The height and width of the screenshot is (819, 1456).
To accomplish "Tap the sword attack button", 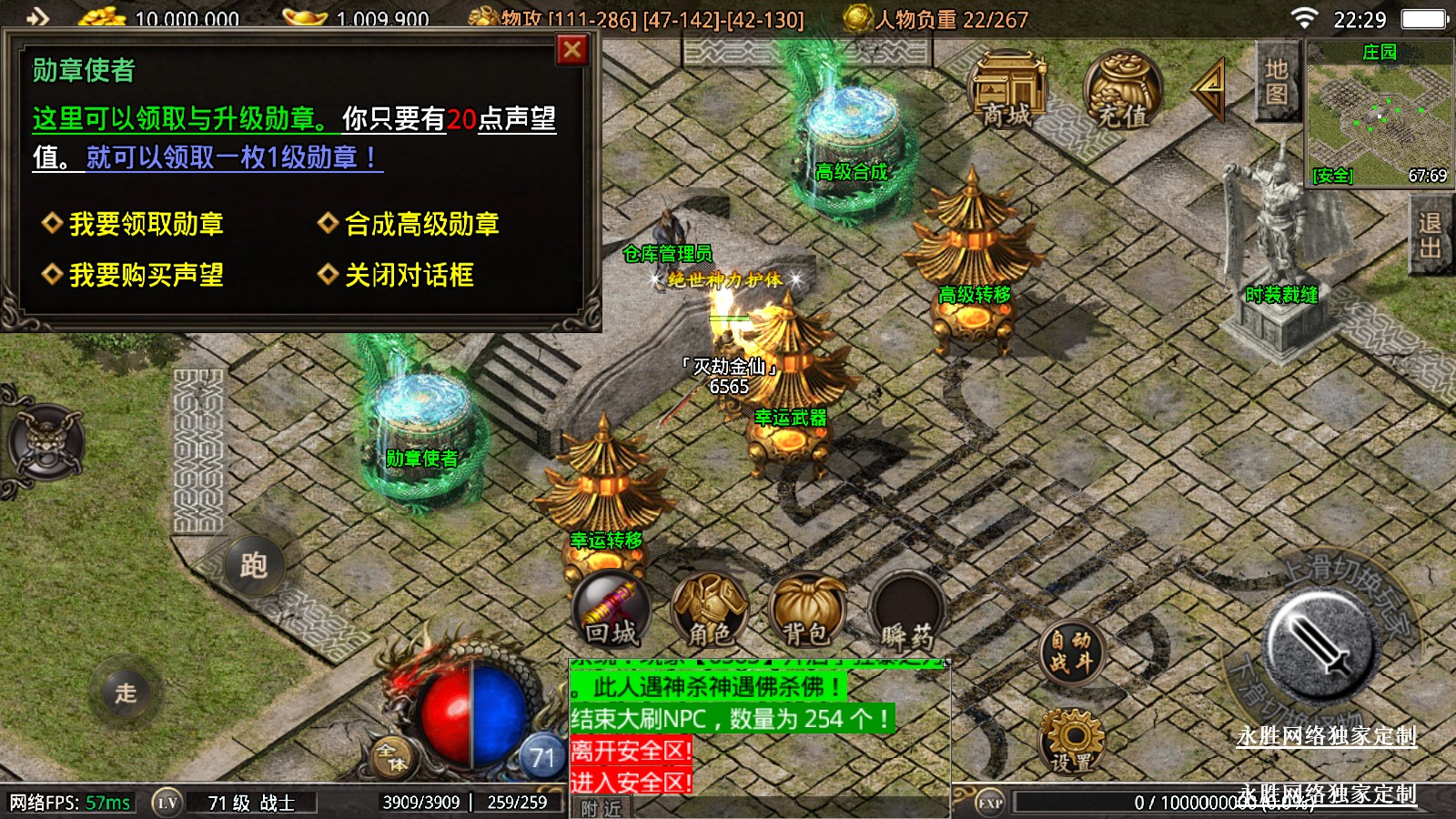I will (1322, 644).
